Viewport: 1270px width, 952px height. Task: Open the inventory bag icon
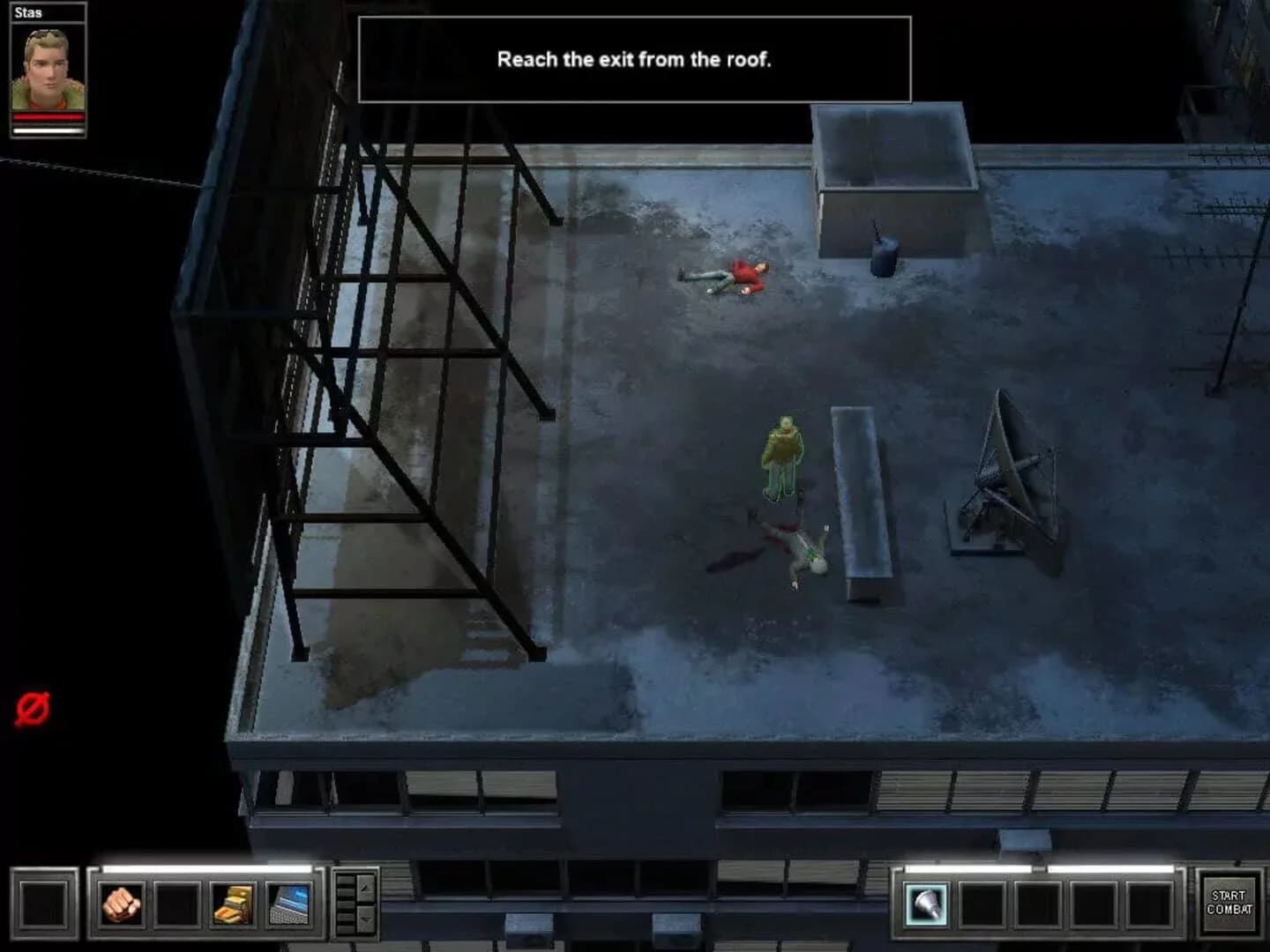(x=231, y=904)
